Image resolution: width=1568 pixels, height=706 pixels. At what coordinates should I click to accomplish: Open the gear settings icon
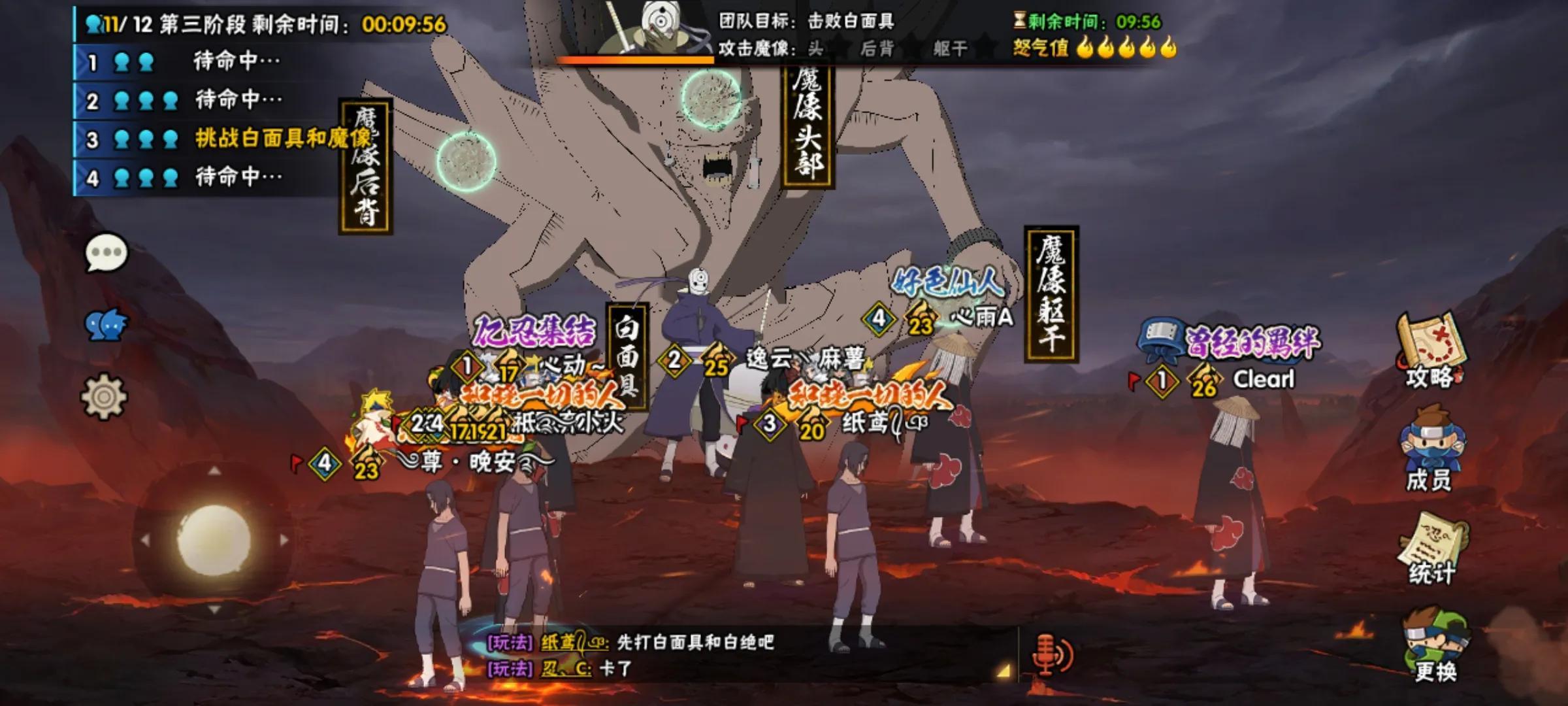(x=103, y=397)
